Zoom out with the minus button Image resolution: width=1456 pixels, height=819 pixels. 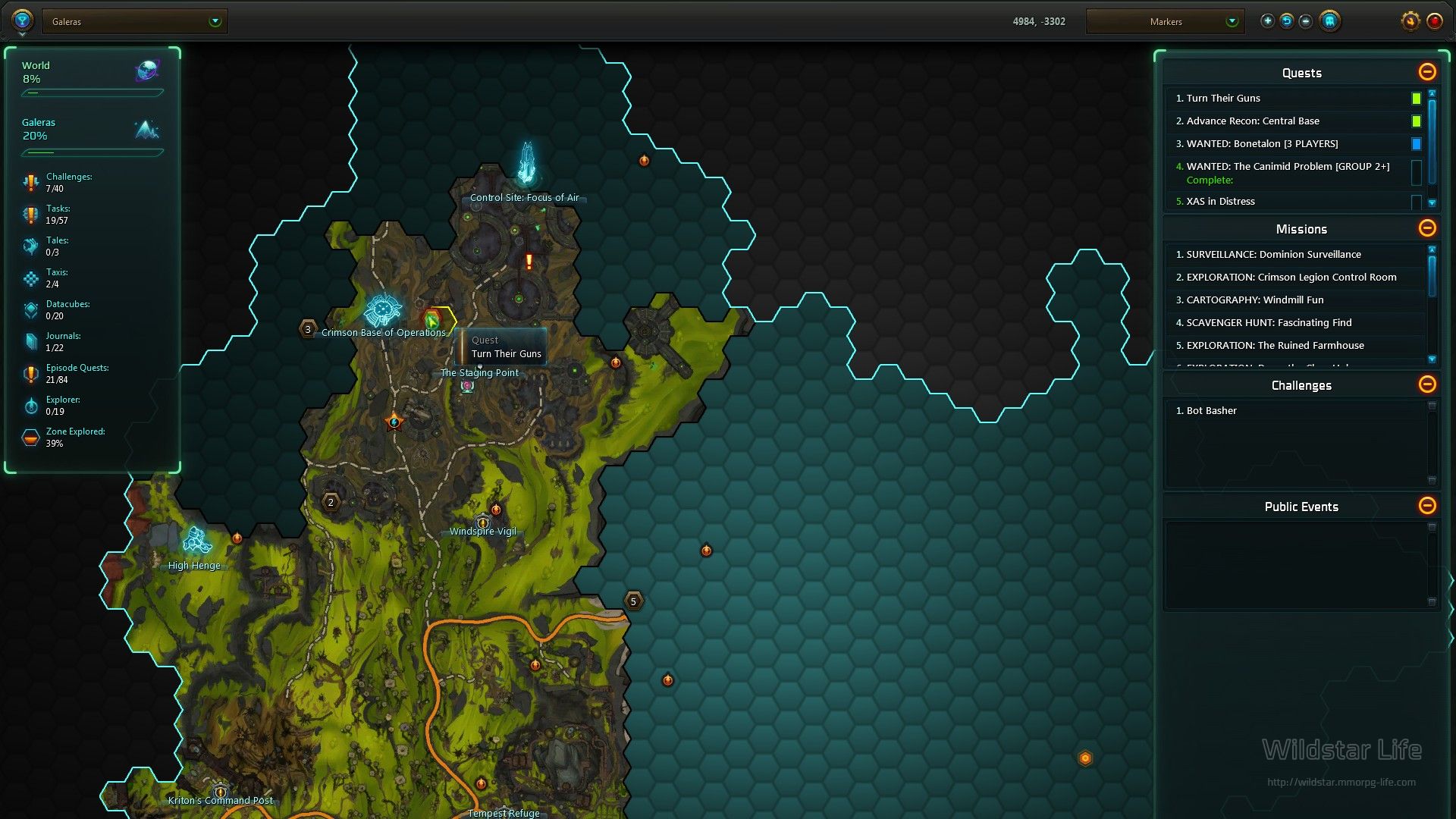[1305, 21]
